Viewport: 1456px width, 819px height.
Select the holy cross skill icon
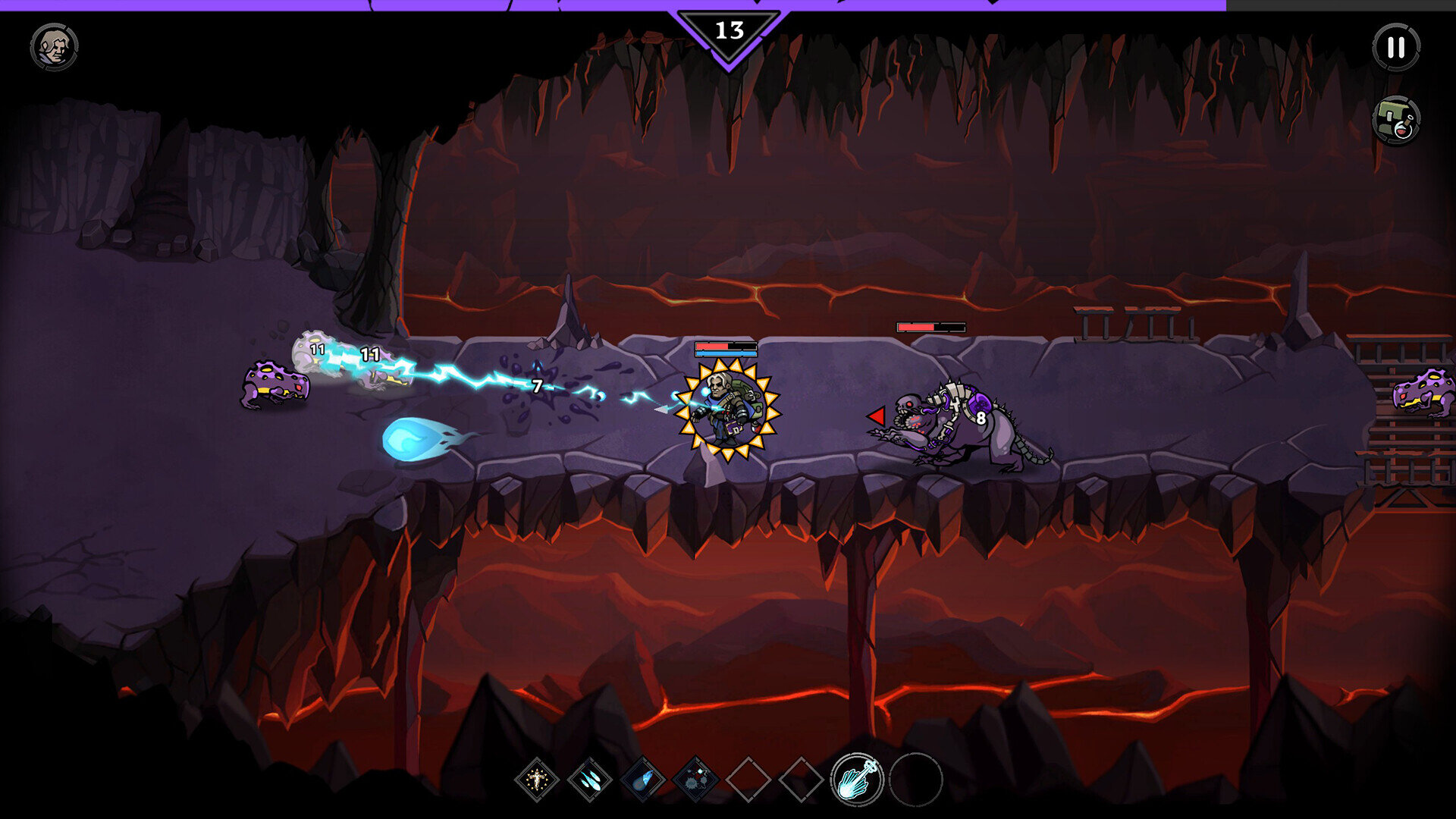point(537,779)
